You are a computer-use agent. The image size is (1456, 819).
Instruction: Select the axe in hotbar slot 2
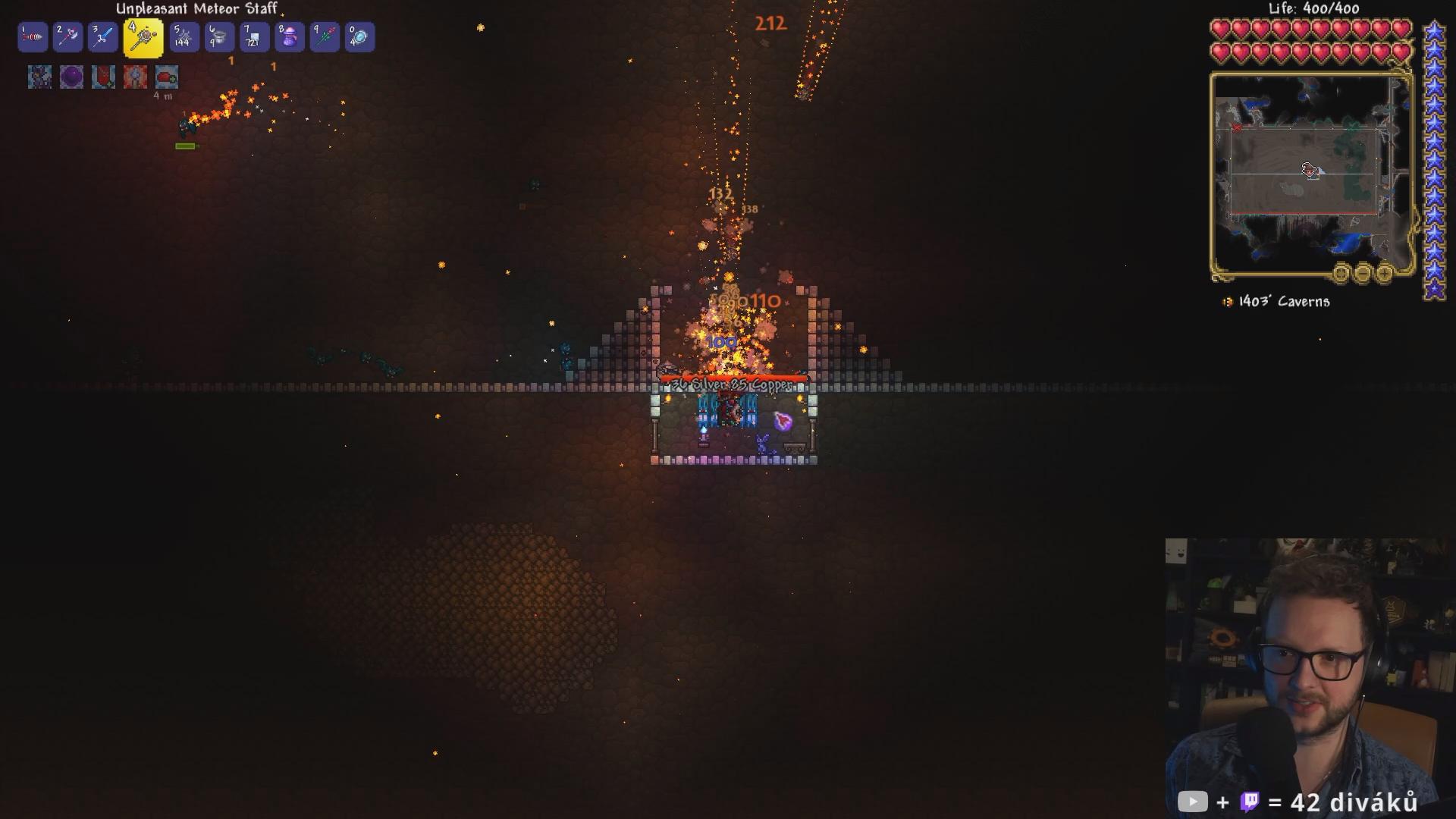coord(67,37)
